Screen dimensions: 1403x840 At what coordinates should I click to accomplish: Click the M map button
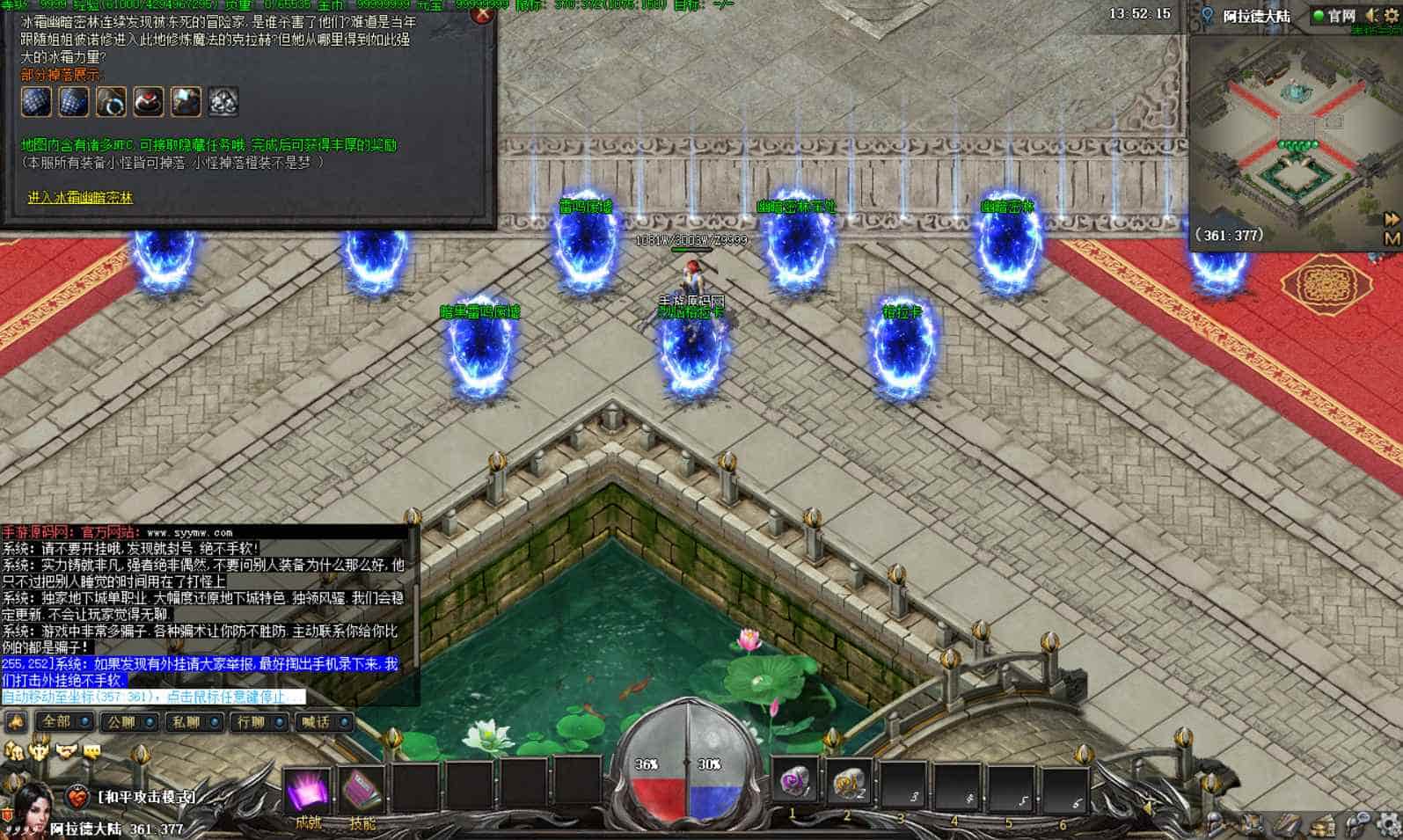pyautogui.click(x=1392, y=238)
